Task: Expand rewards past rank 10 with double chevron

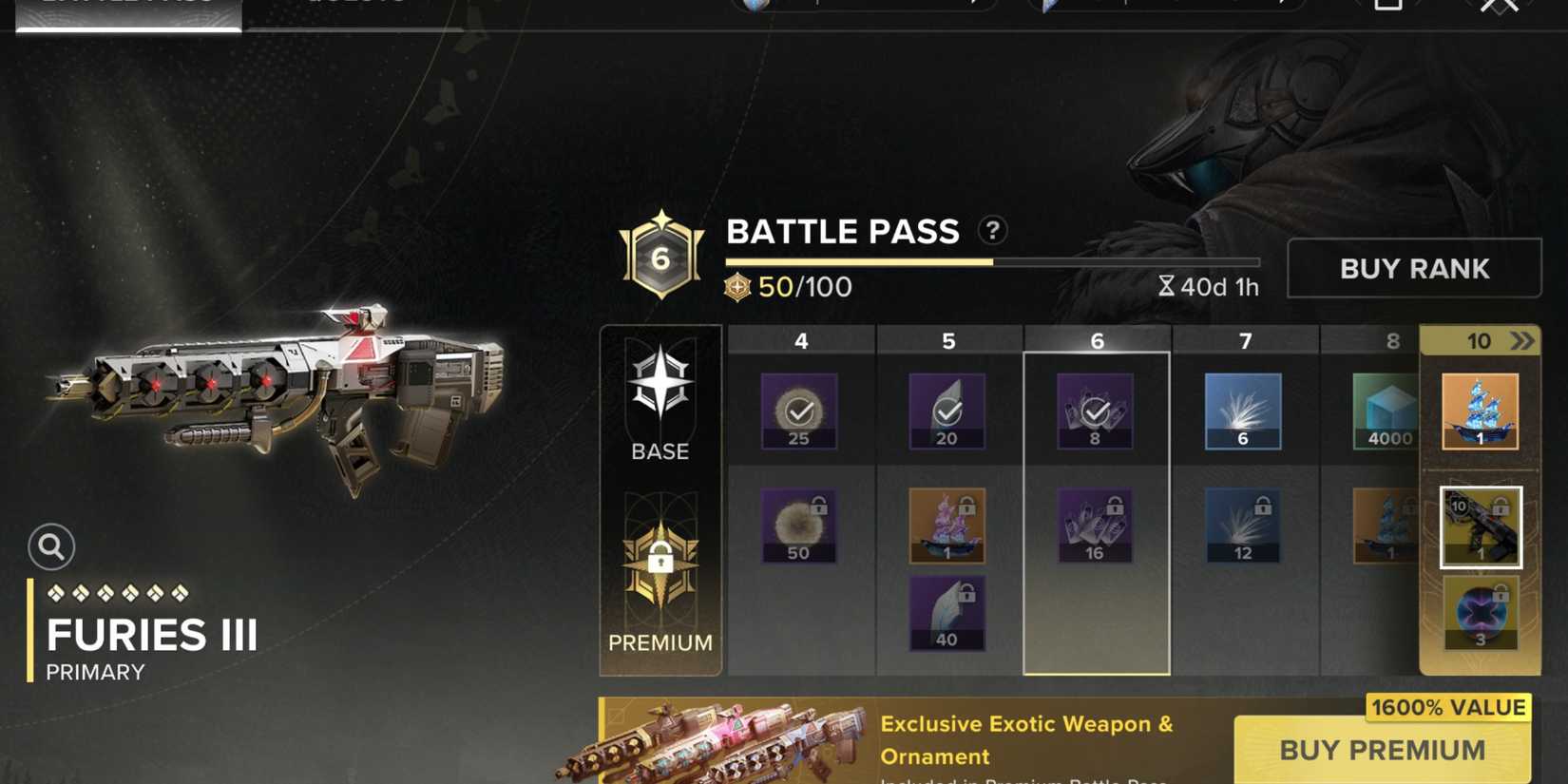Action: [1524, 339]
